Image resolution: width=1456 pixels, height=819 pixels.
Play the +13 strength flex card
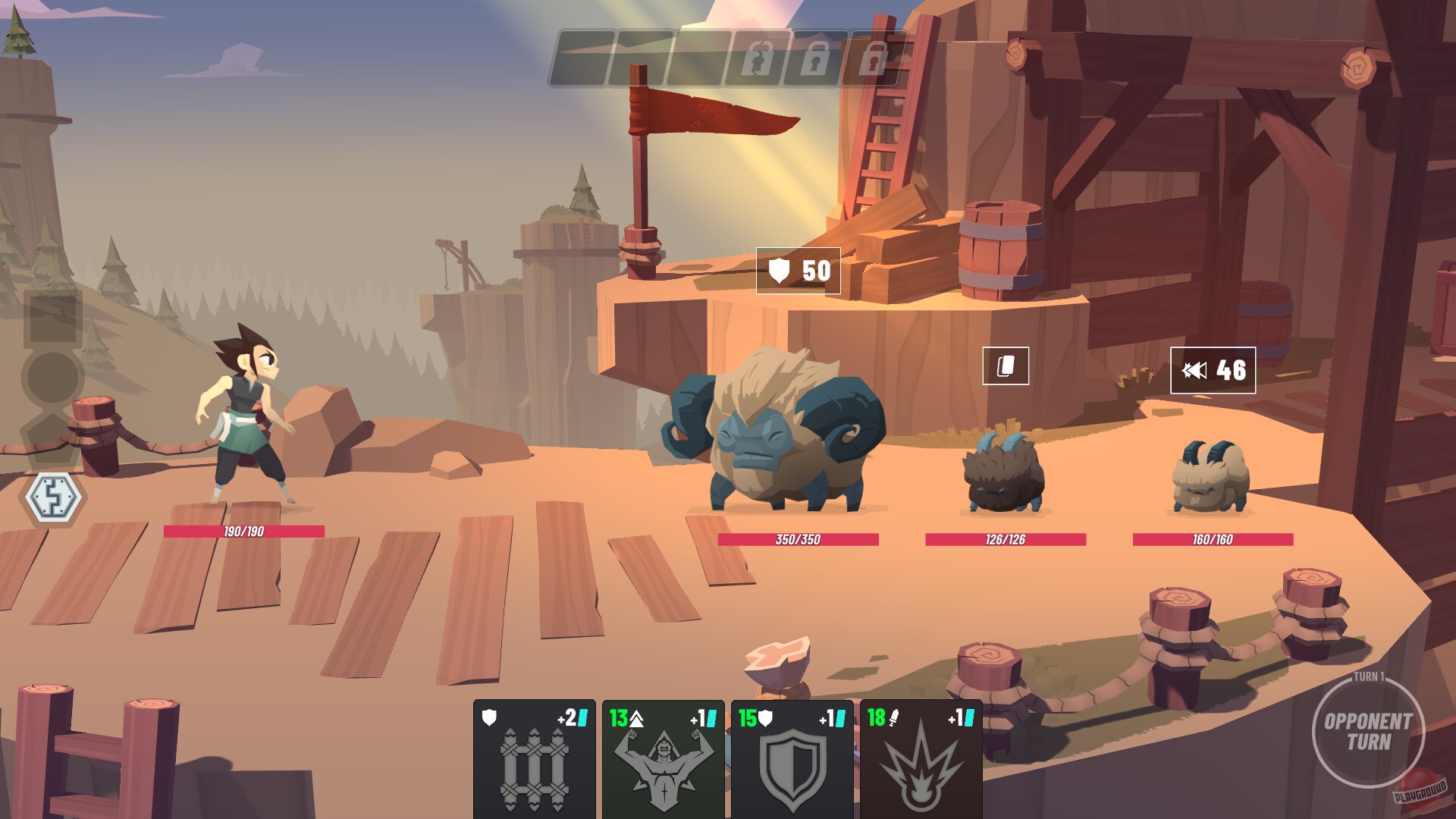tap(661, 758)
